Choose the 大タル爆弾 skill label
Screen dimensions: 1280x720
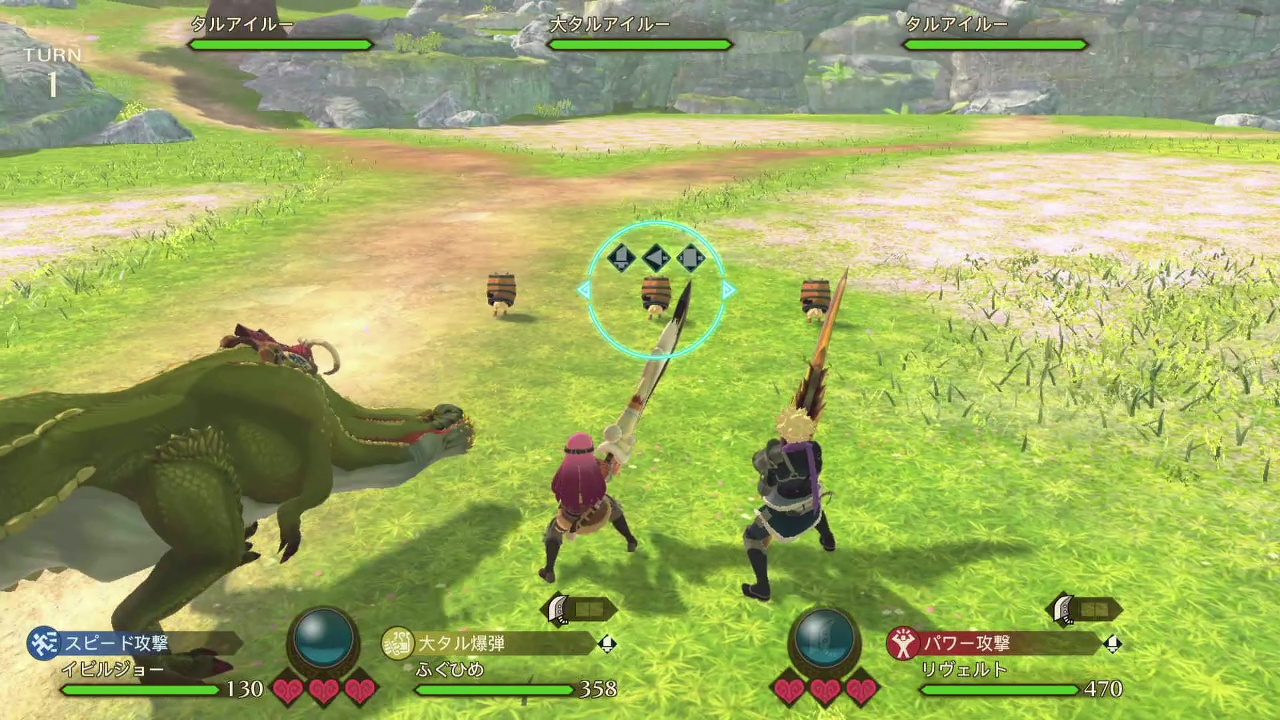(x=461, y=642)
